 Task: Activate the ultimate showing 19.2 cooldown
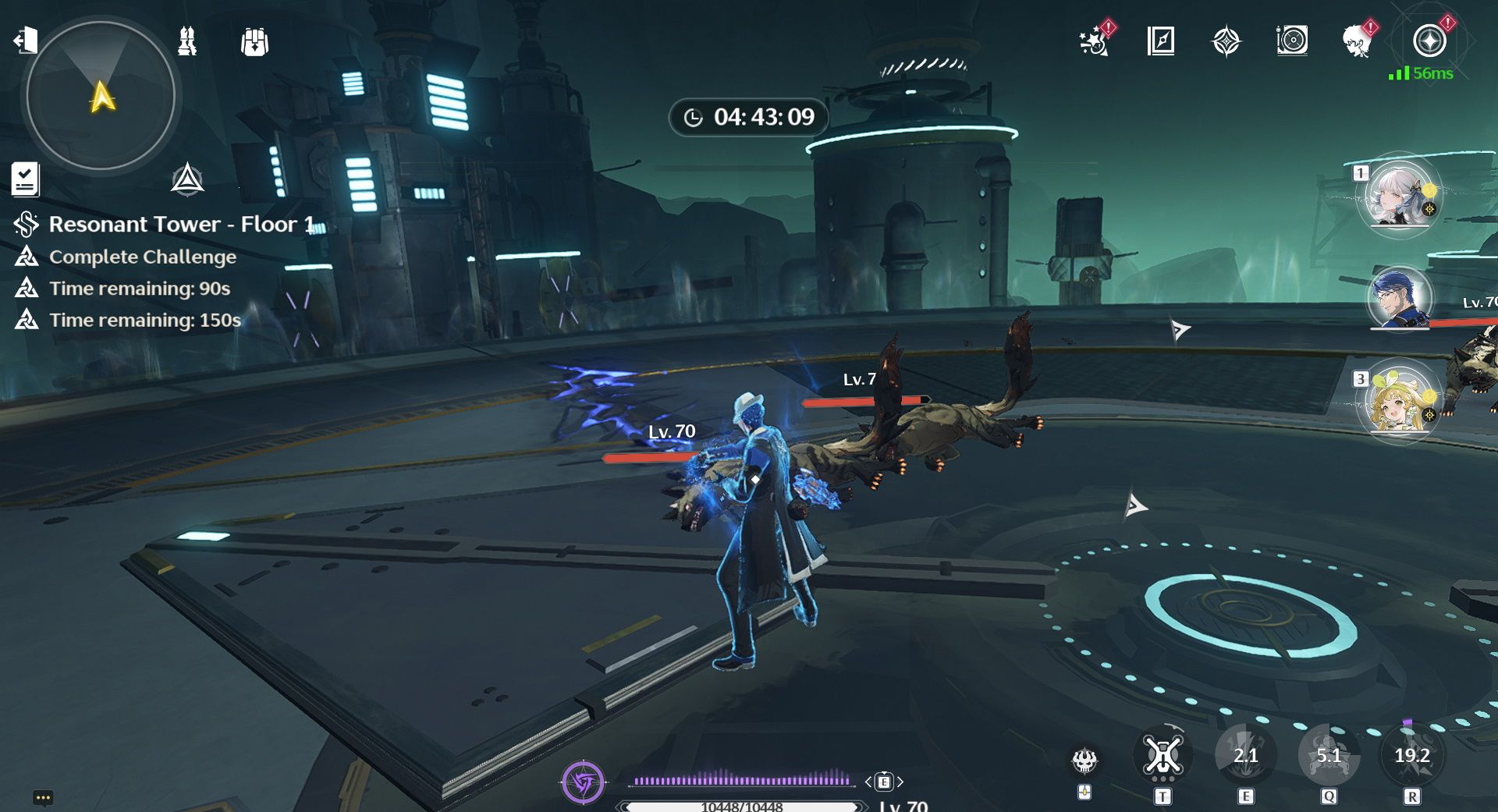[x=1411, y=756]
